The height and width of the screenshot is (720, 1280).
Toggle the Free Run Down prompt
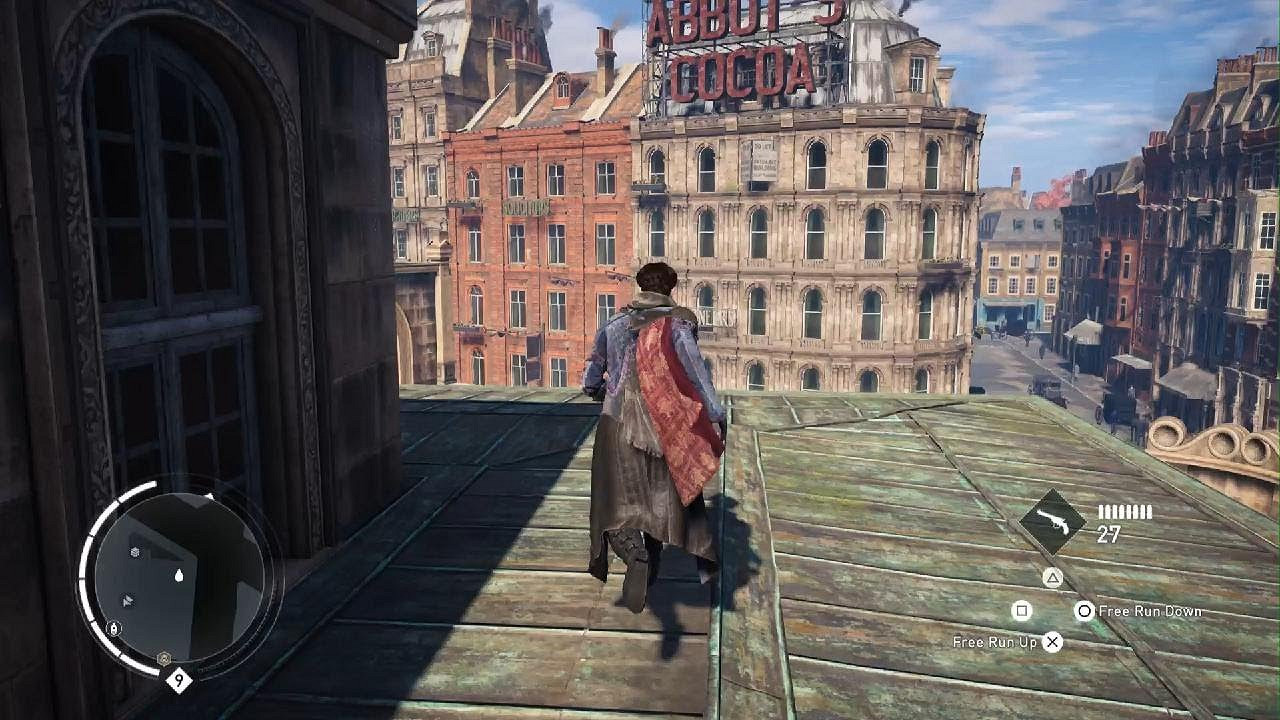[x=1150, y=611]
